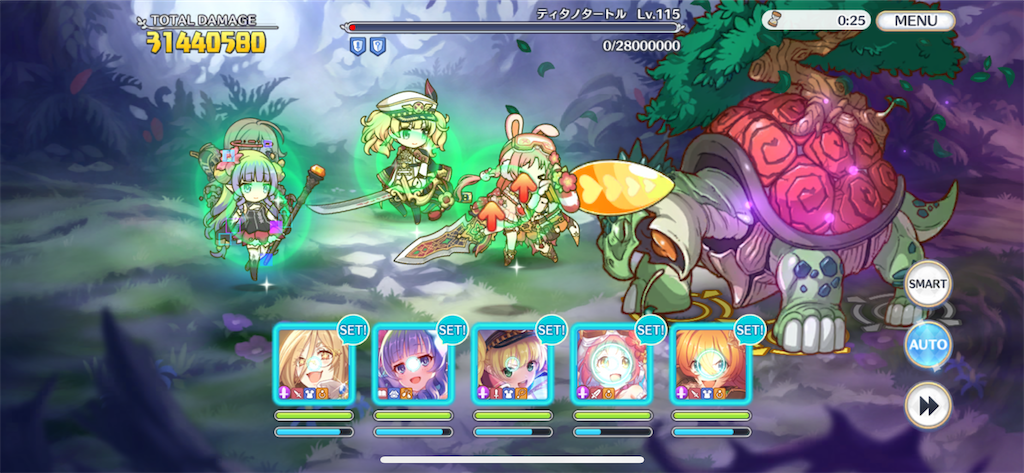
Task: Choose the blonde girl with dark cap card
Action: tap(512, 363)
